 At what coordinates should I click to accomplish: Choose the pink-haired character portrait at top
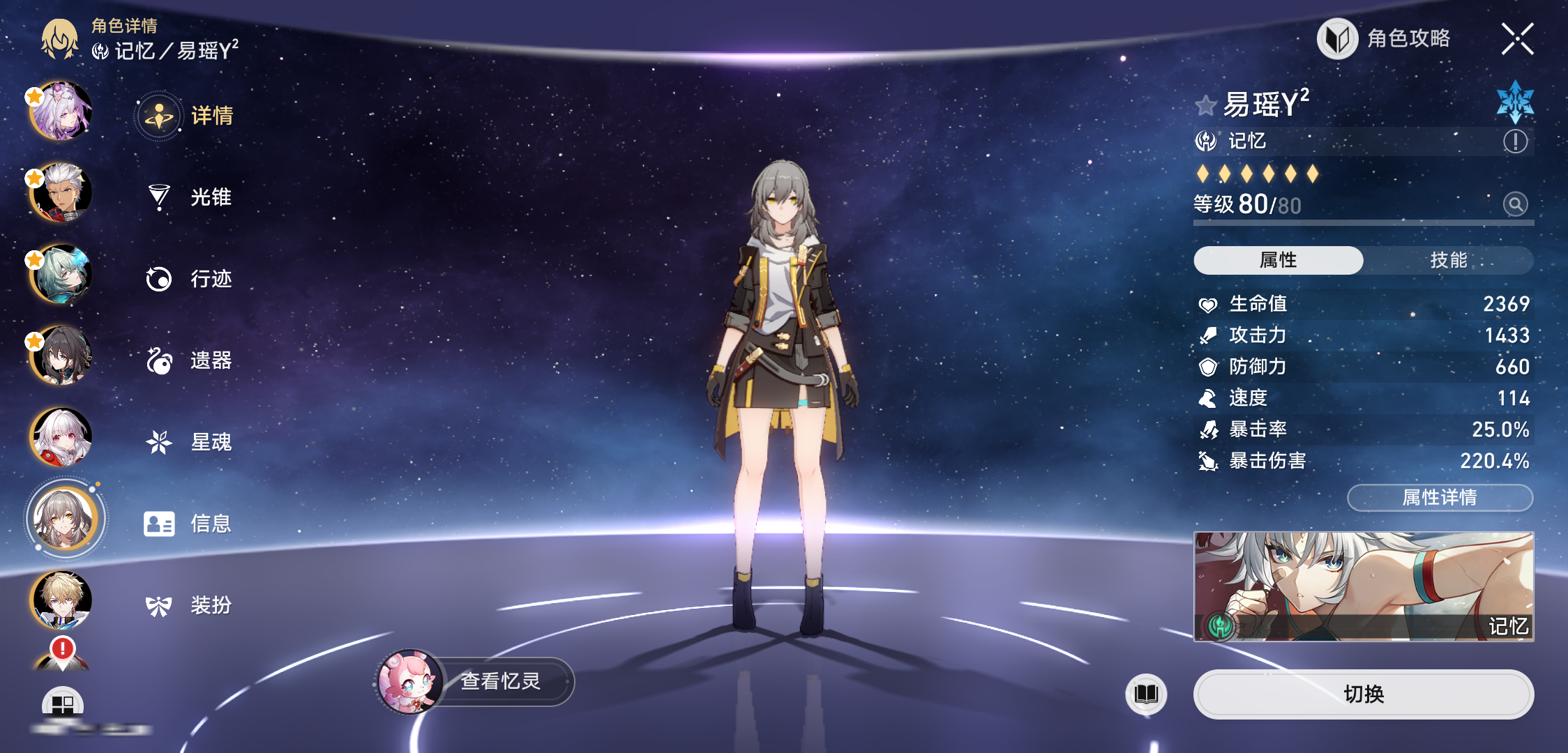[61, 111]
